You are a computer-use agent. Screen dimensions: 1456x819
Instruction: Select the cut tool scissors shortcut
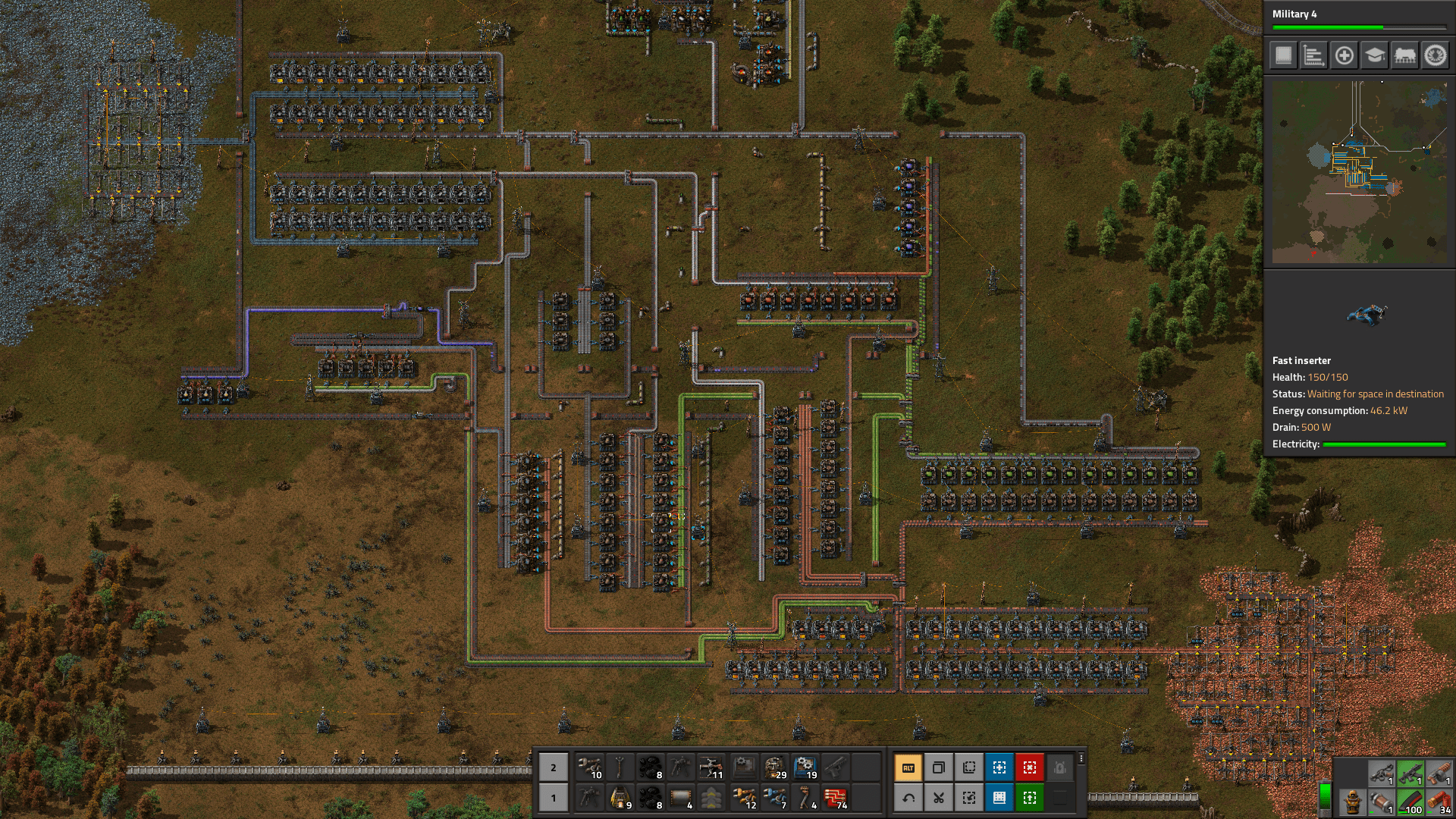point(939,798)
